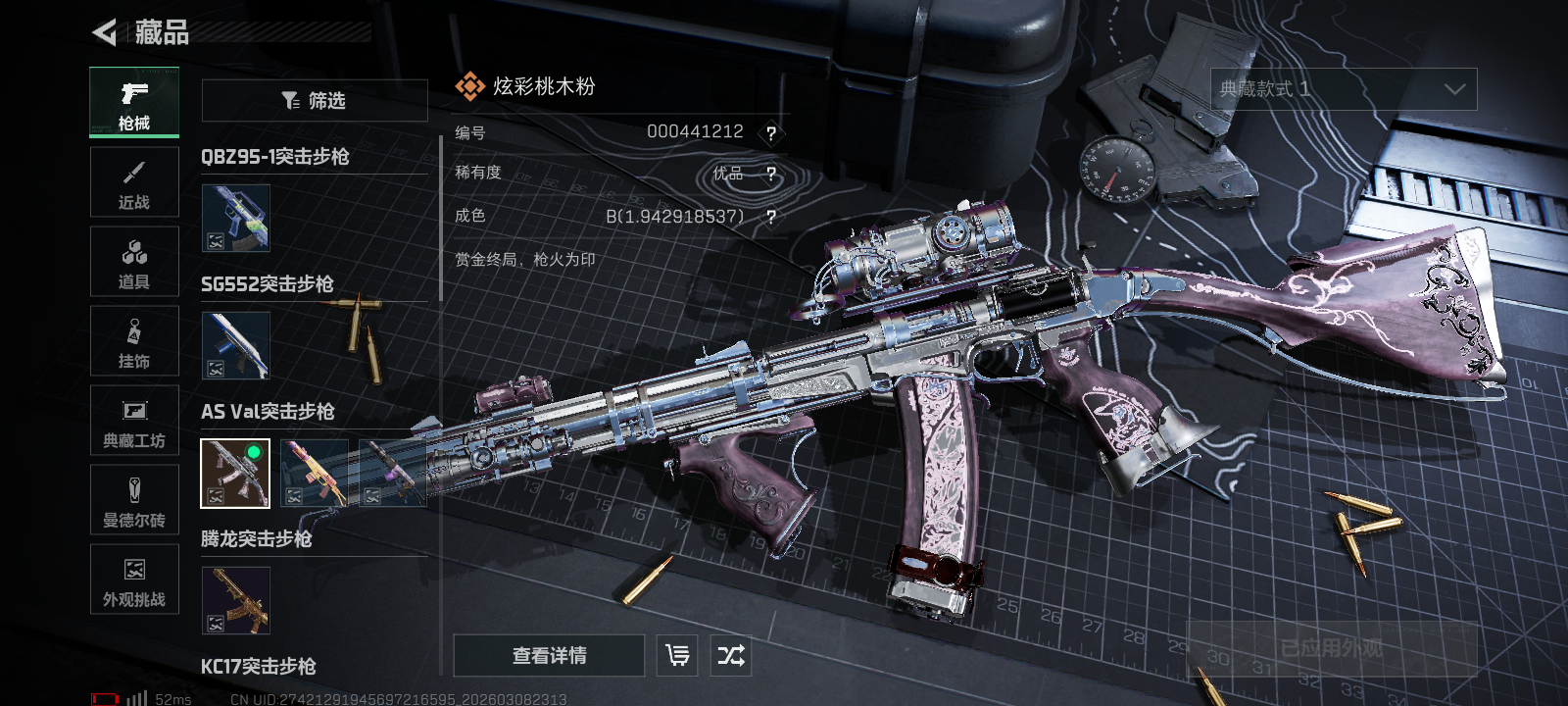Switch to the 挂饰 charms tab
1568x706 pixels.
point(134,341)
